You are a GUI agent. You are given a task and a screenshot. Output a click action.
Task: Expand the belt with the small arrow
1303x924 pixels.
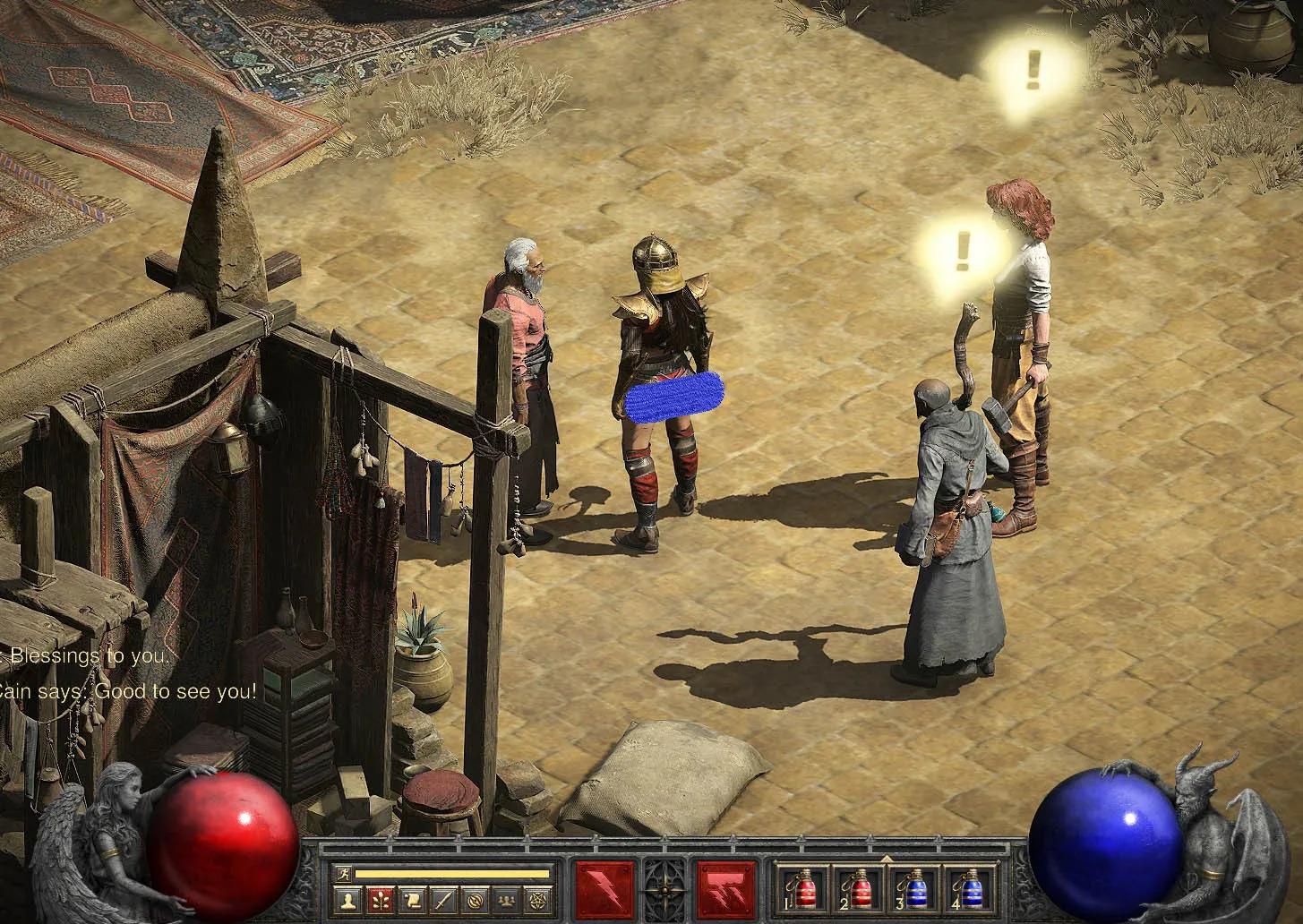[887, 860]
